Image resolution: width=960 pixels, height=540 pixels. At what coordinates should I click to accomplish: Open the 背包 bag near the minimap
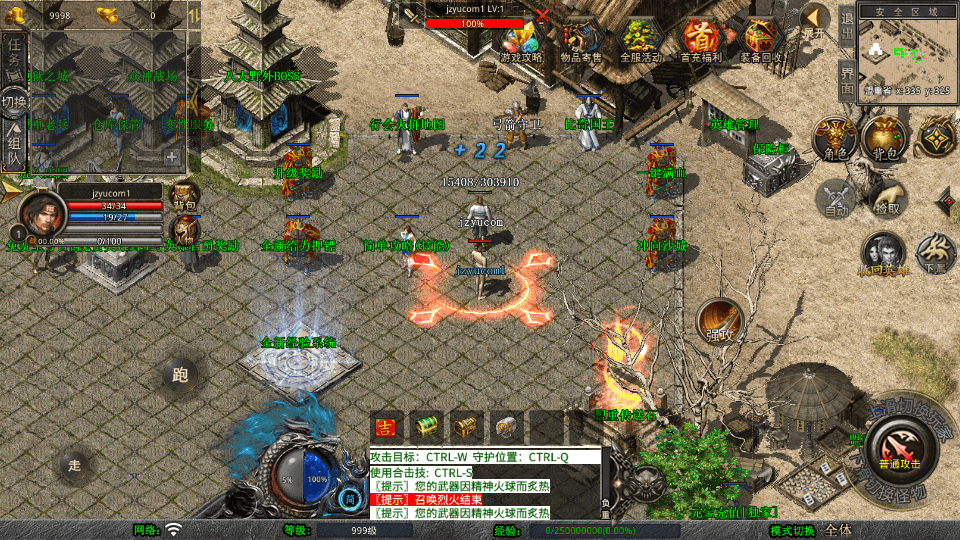[x=884, y=138]
